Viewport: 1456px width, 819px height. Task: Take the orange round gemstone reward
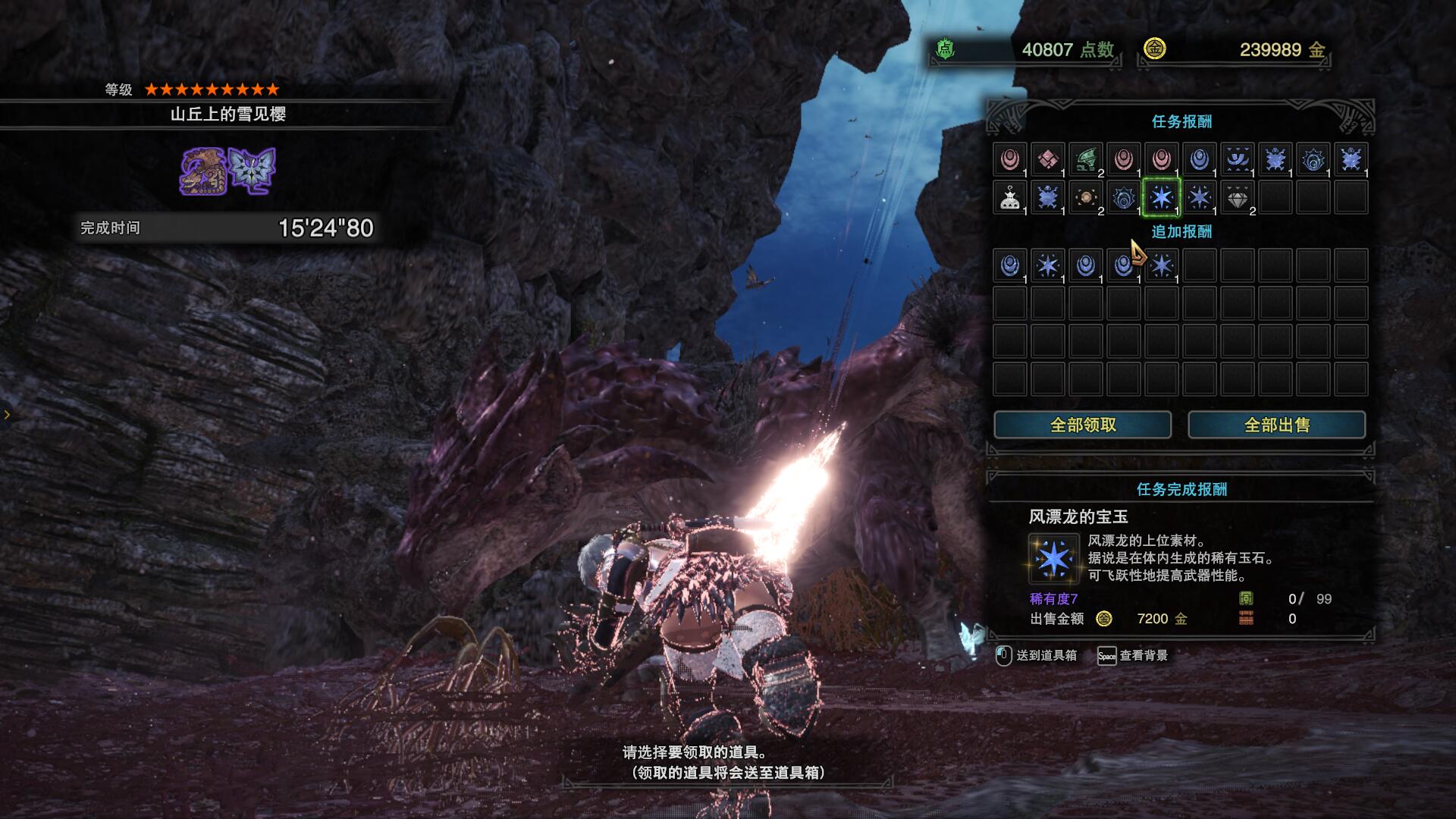[x=1085, y=198]
